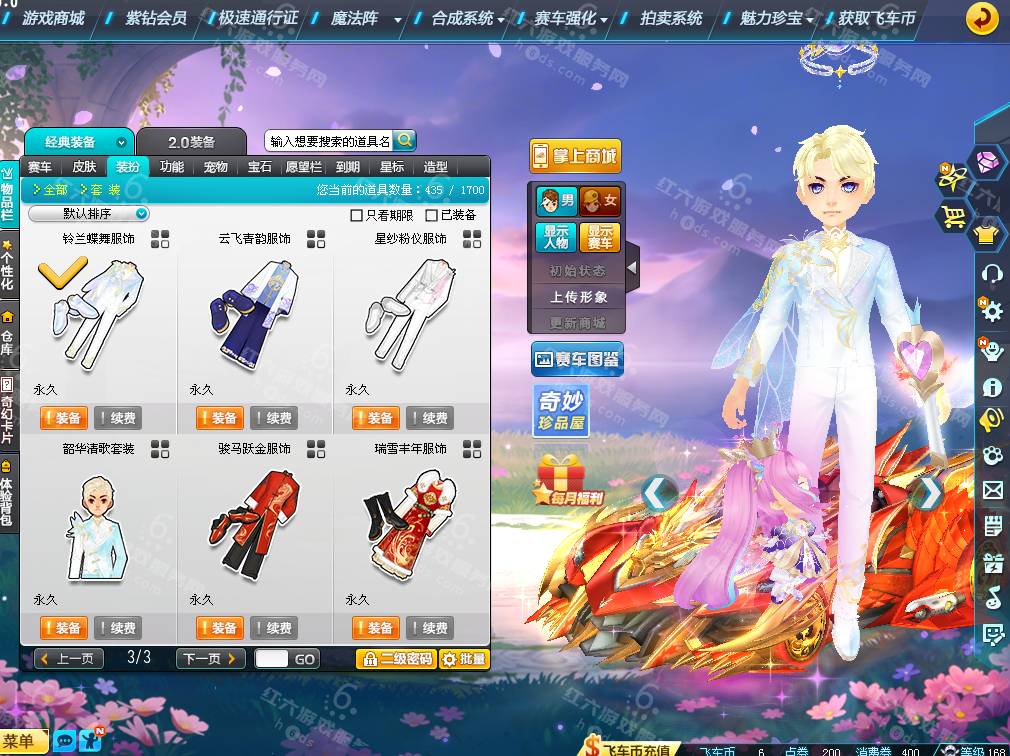Open the 掌上商城 mobile shop
This screenshot has height=756, width=1010.
click(x=575, y=156)
